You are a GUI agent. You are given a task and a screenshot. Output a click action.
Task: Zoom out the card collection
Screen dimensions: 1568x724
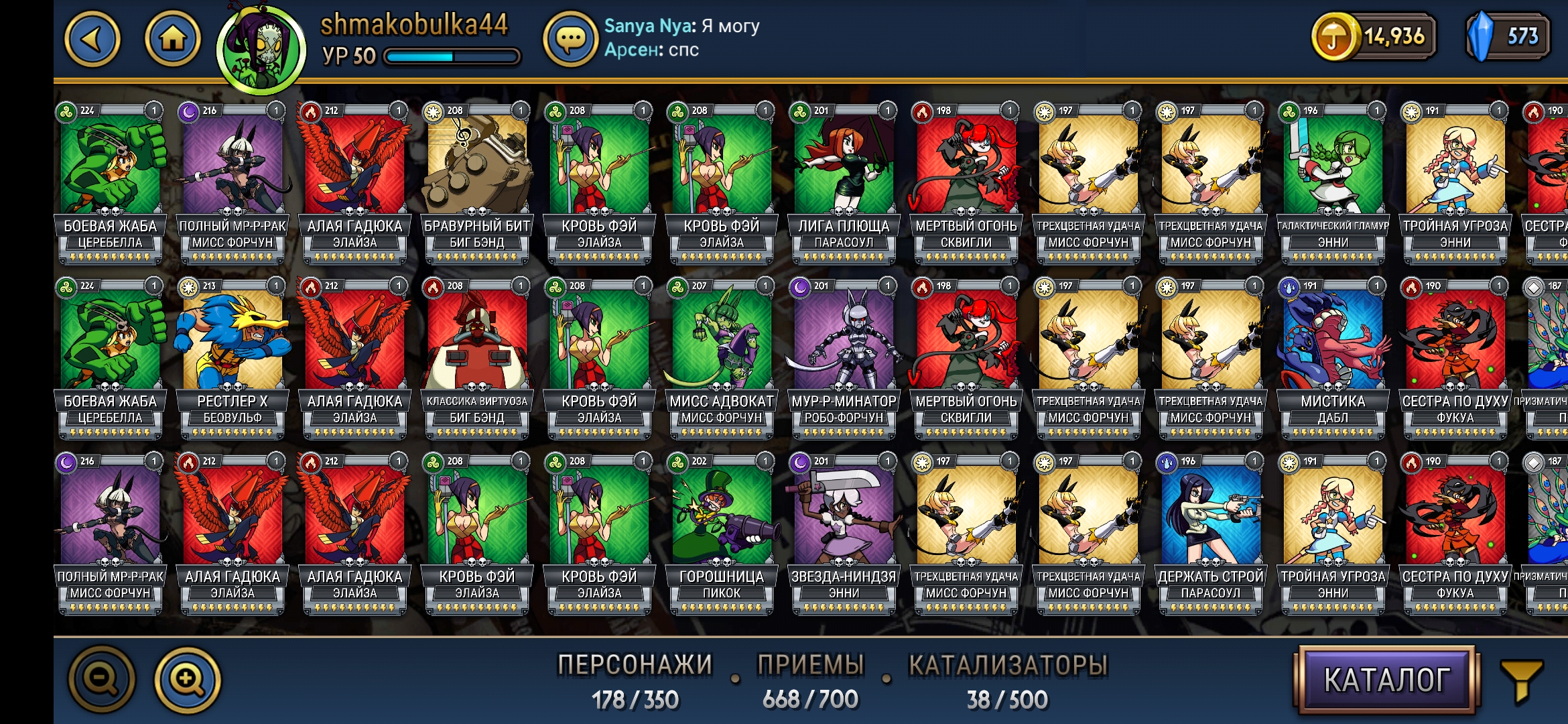[103, 679]
